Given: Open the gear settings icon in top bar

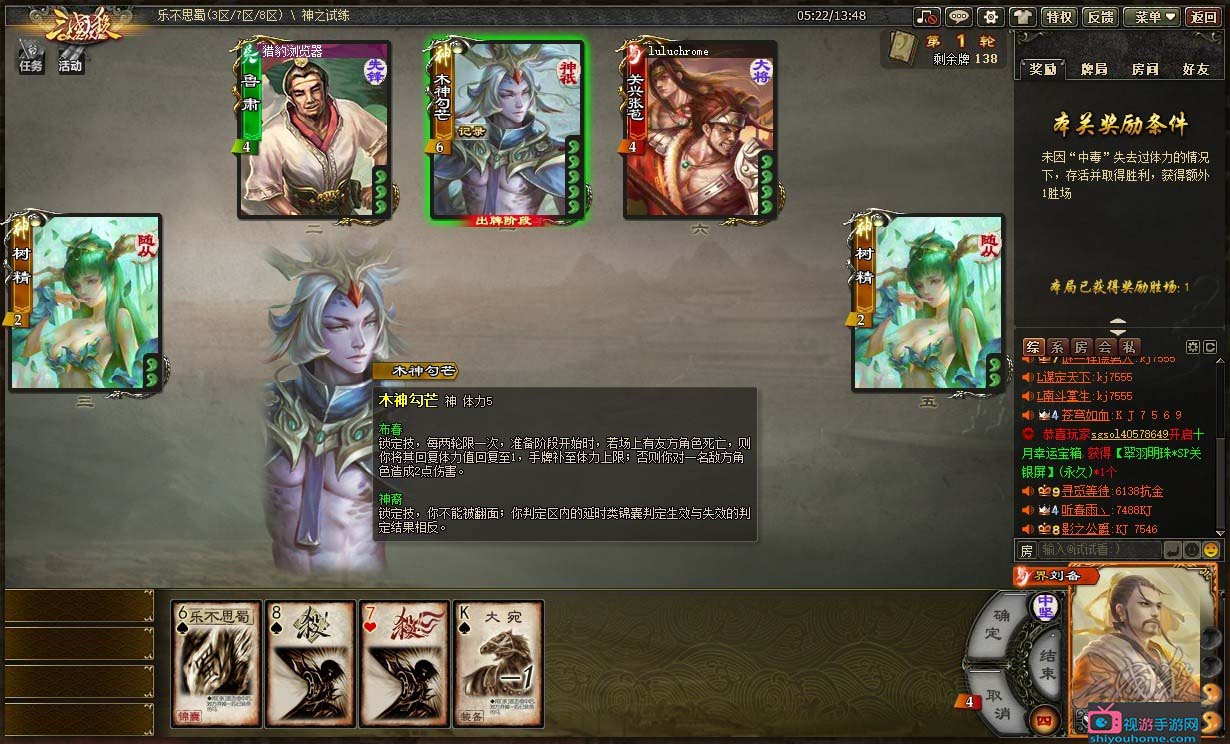Looking at the screenshot, I should [990, 17].
